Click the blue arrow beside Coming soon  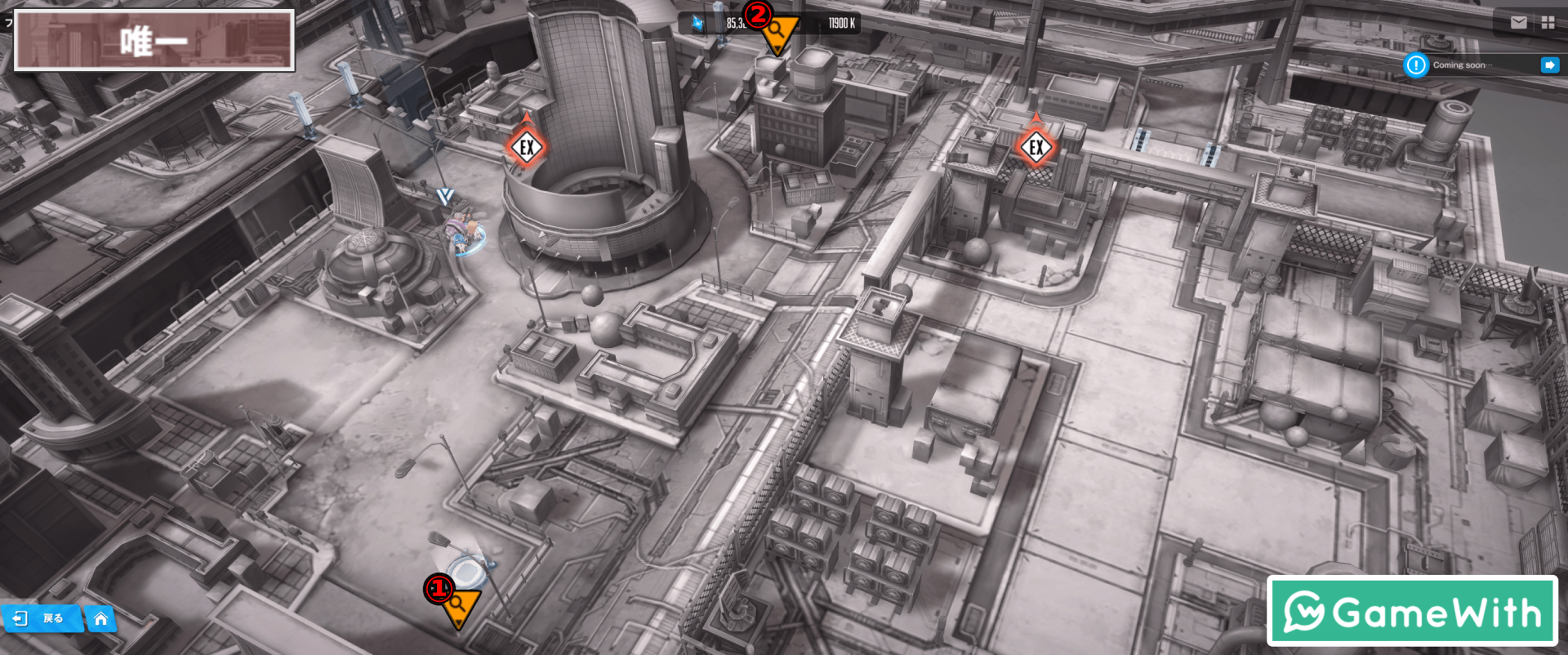(1549, 65)
